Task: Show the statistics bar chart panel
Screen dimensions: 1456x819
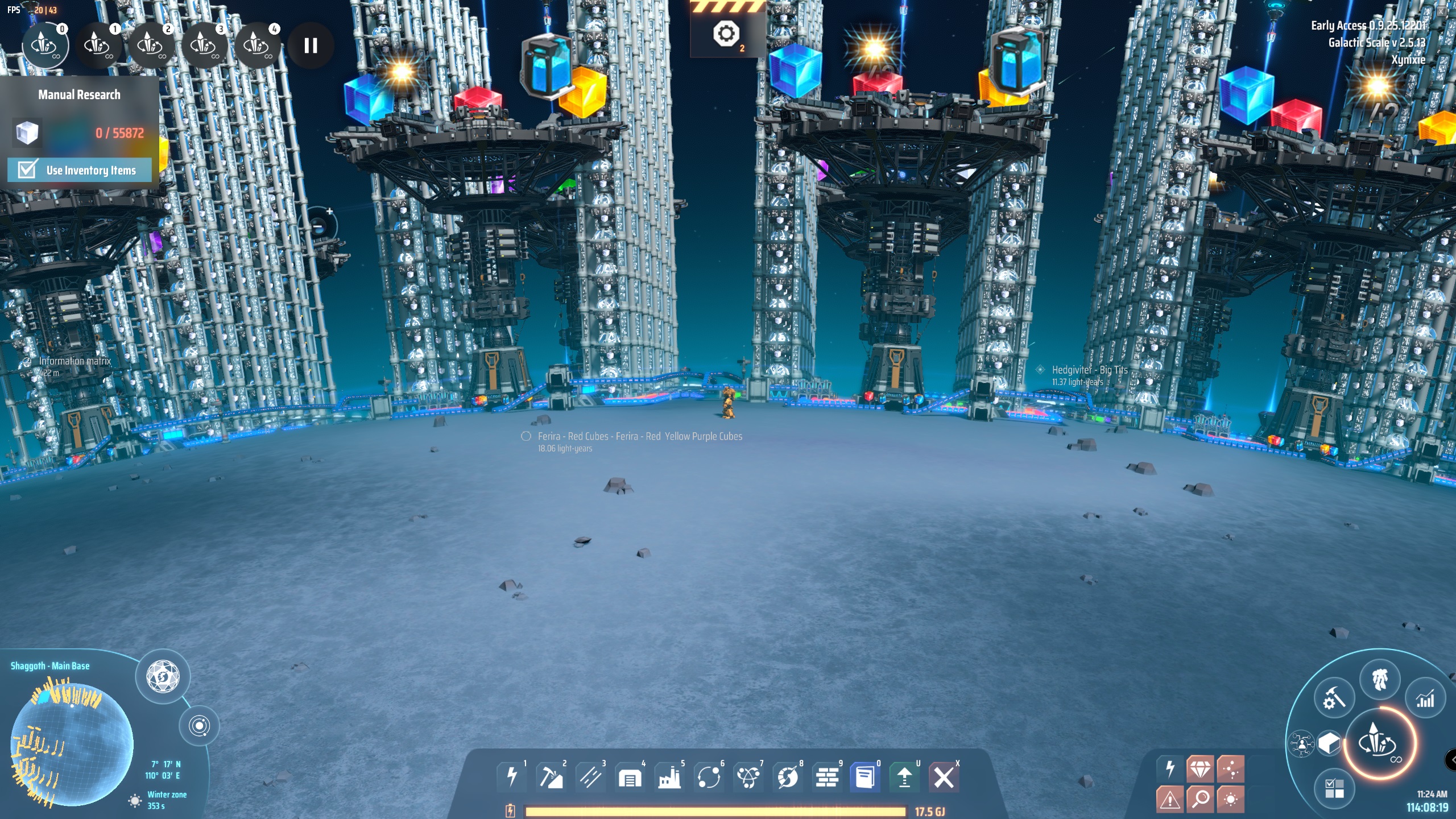Action: point(1425,699)
